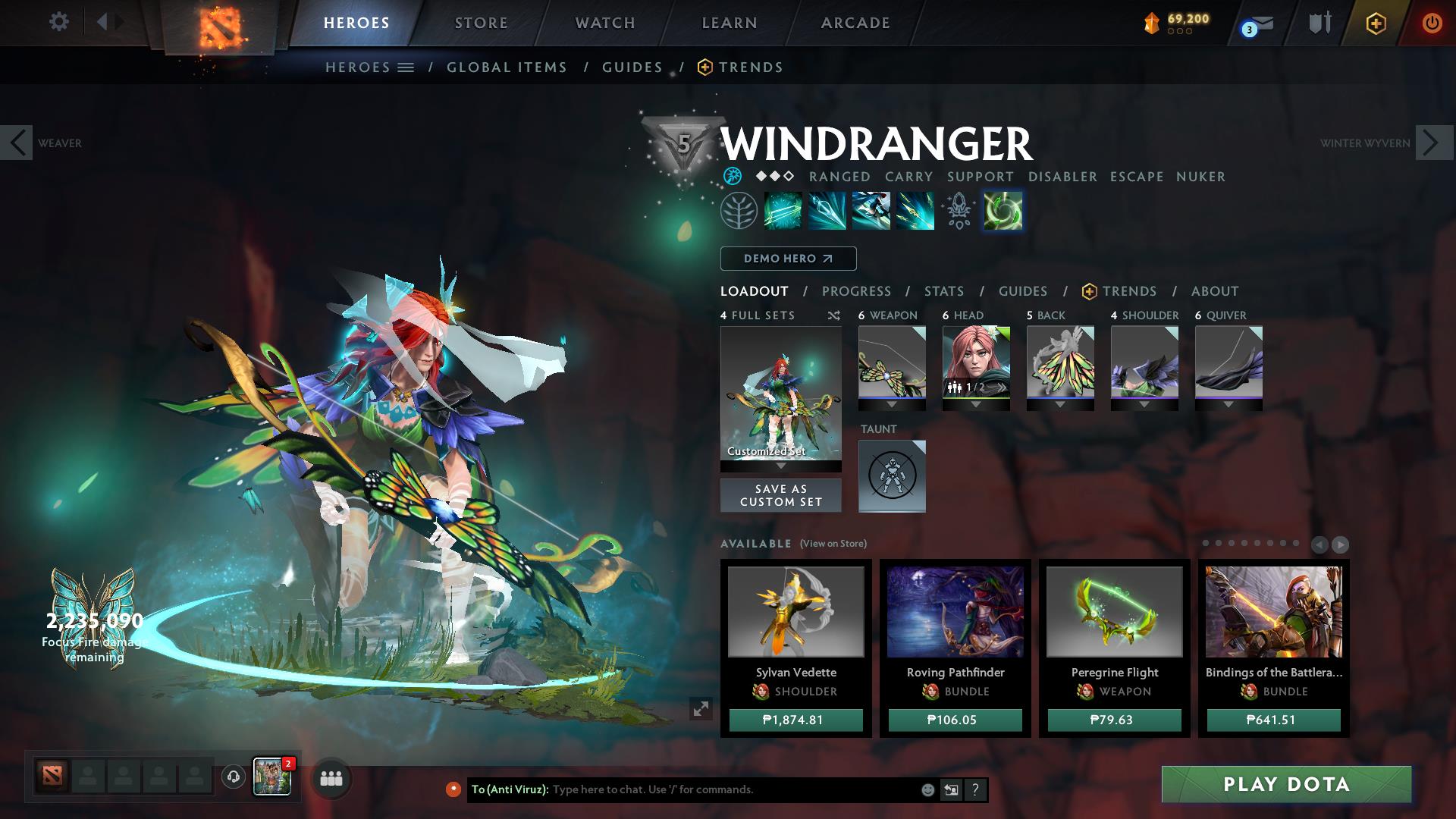
Task: Open the Taunt slot
Action: coord(892,476)
